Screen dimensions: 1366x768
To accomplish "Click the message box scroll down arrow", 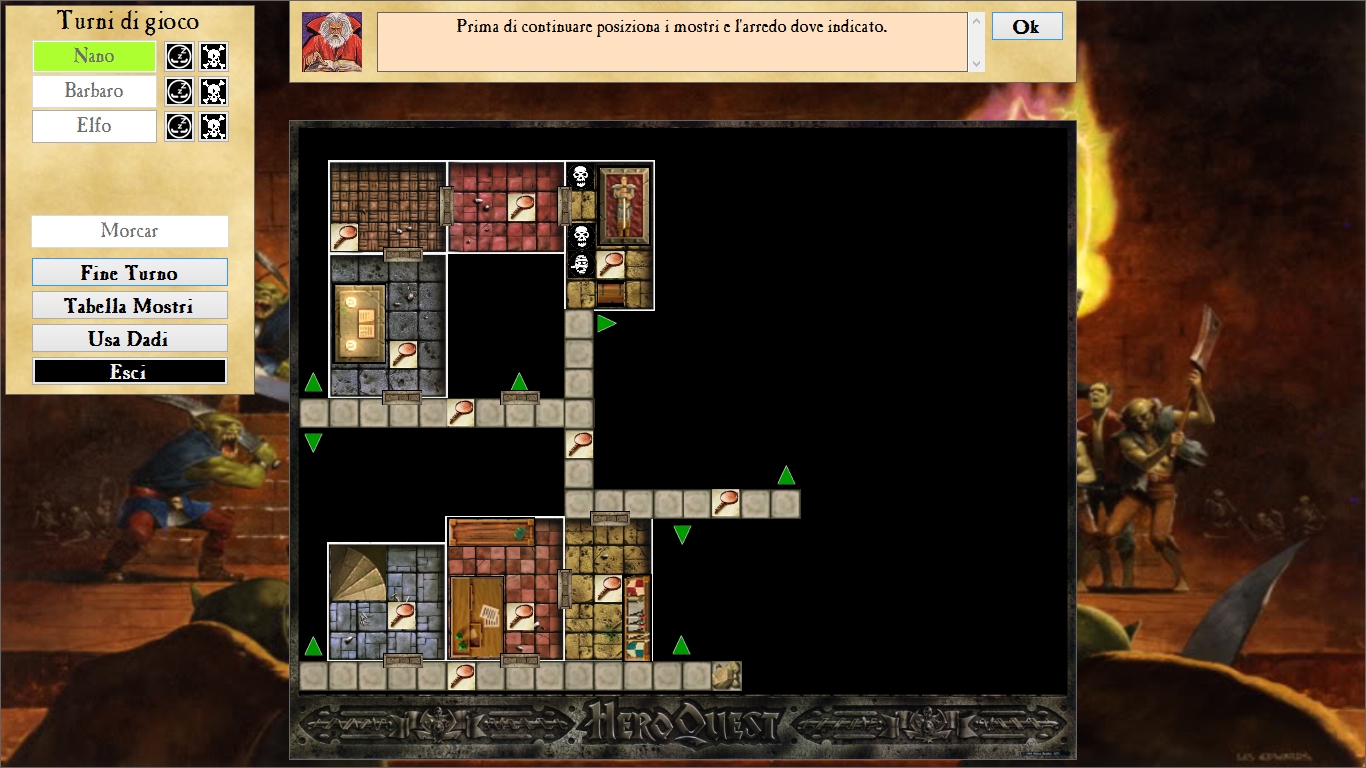I will coord(976,63).
